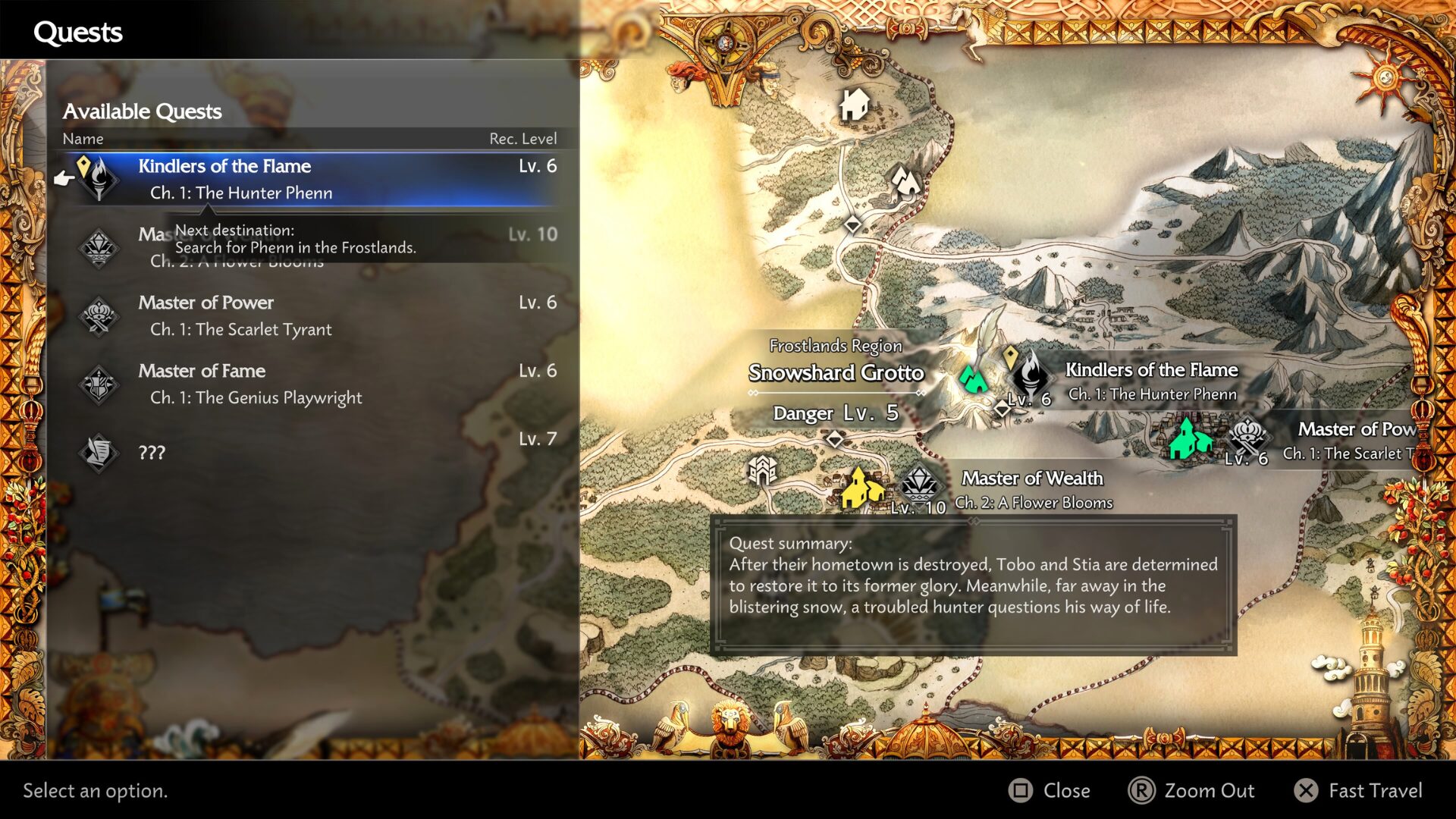
Task: Close the Quests screen
Action: 1050,791
